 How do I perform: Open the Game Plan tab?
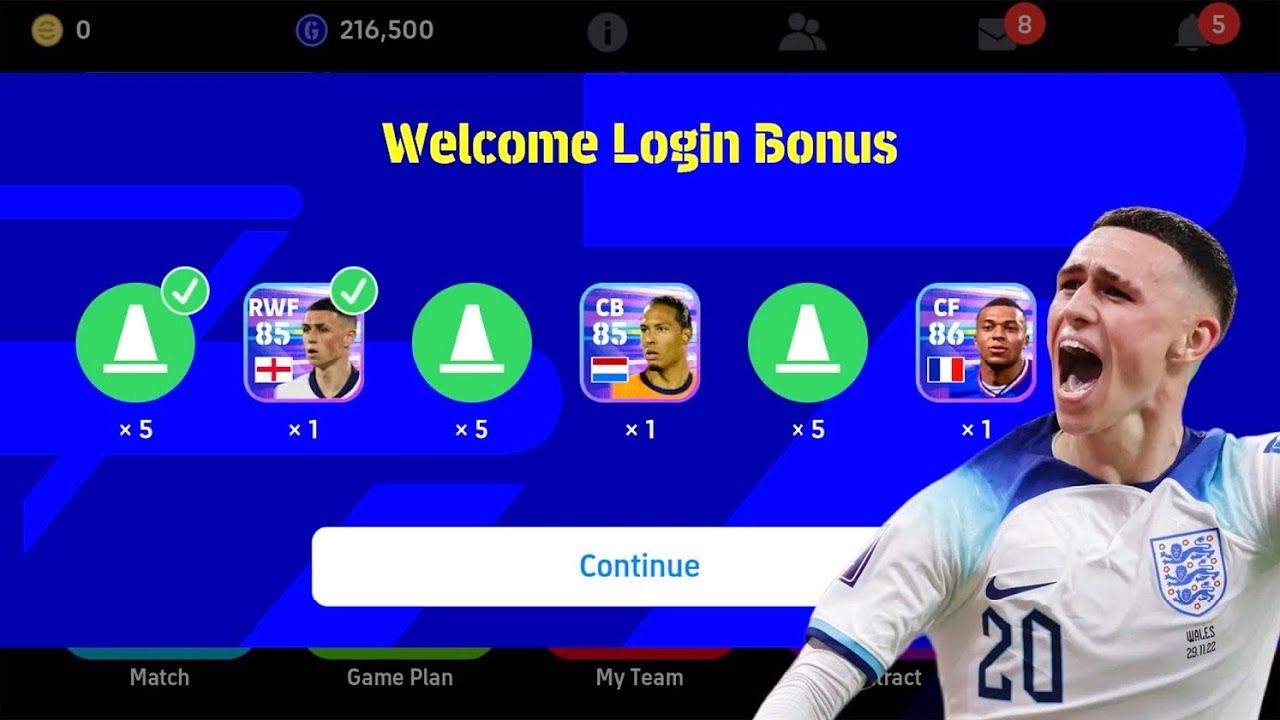pyautogui.click(x=399, y=677)
